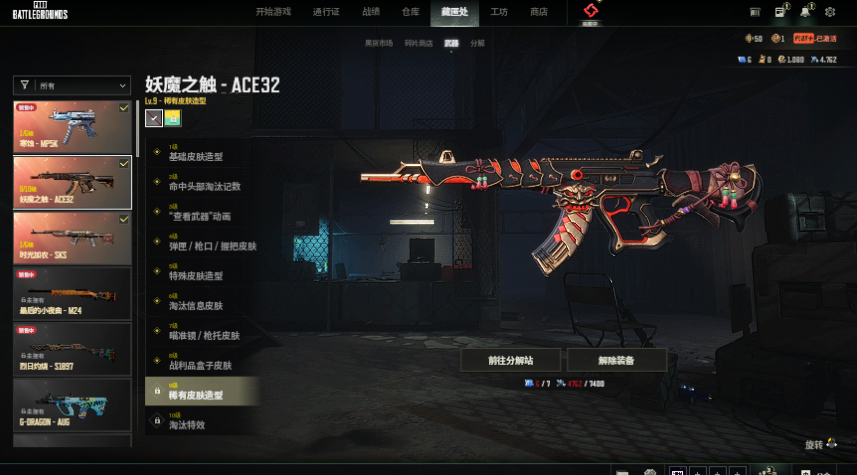Choose the 最后的小夜曲 - M24 skin

tap(72, 293)
